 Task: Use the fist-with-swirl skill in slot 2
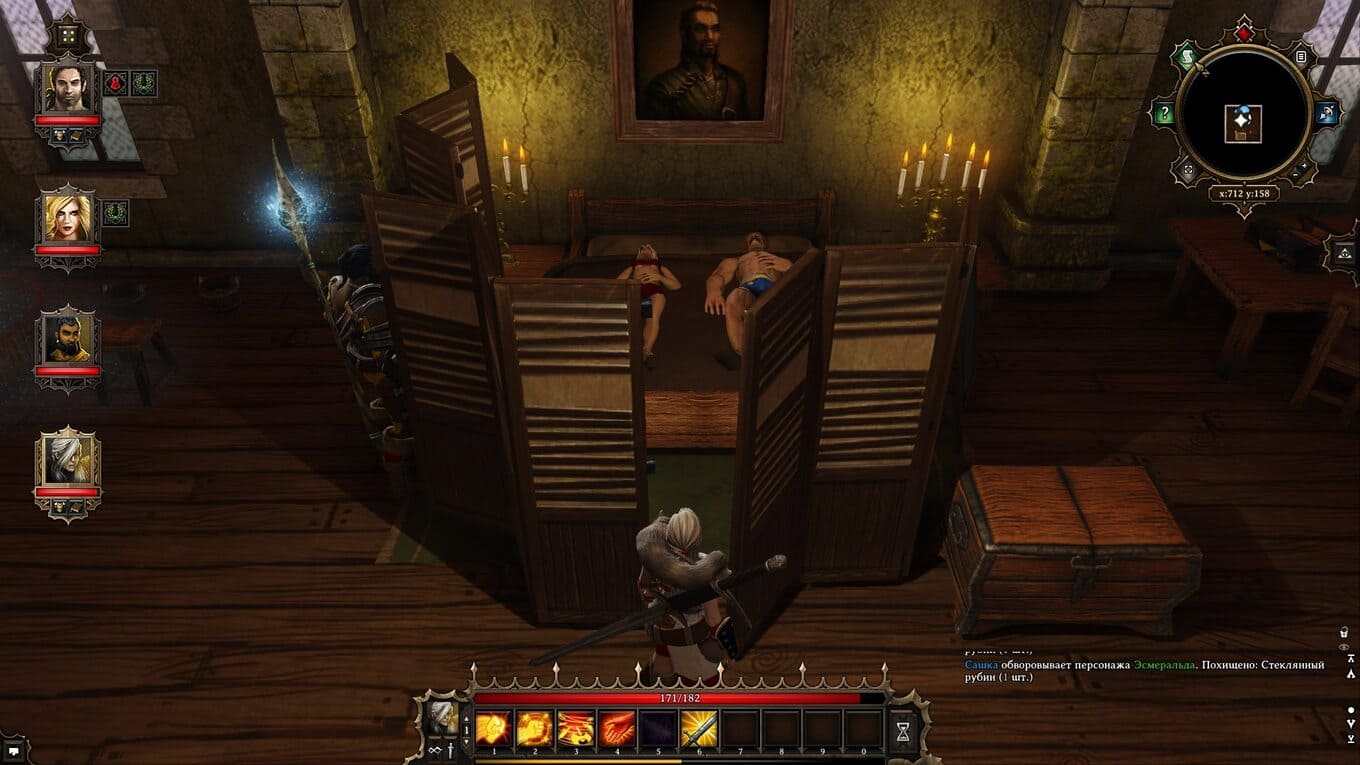(534, 729)
